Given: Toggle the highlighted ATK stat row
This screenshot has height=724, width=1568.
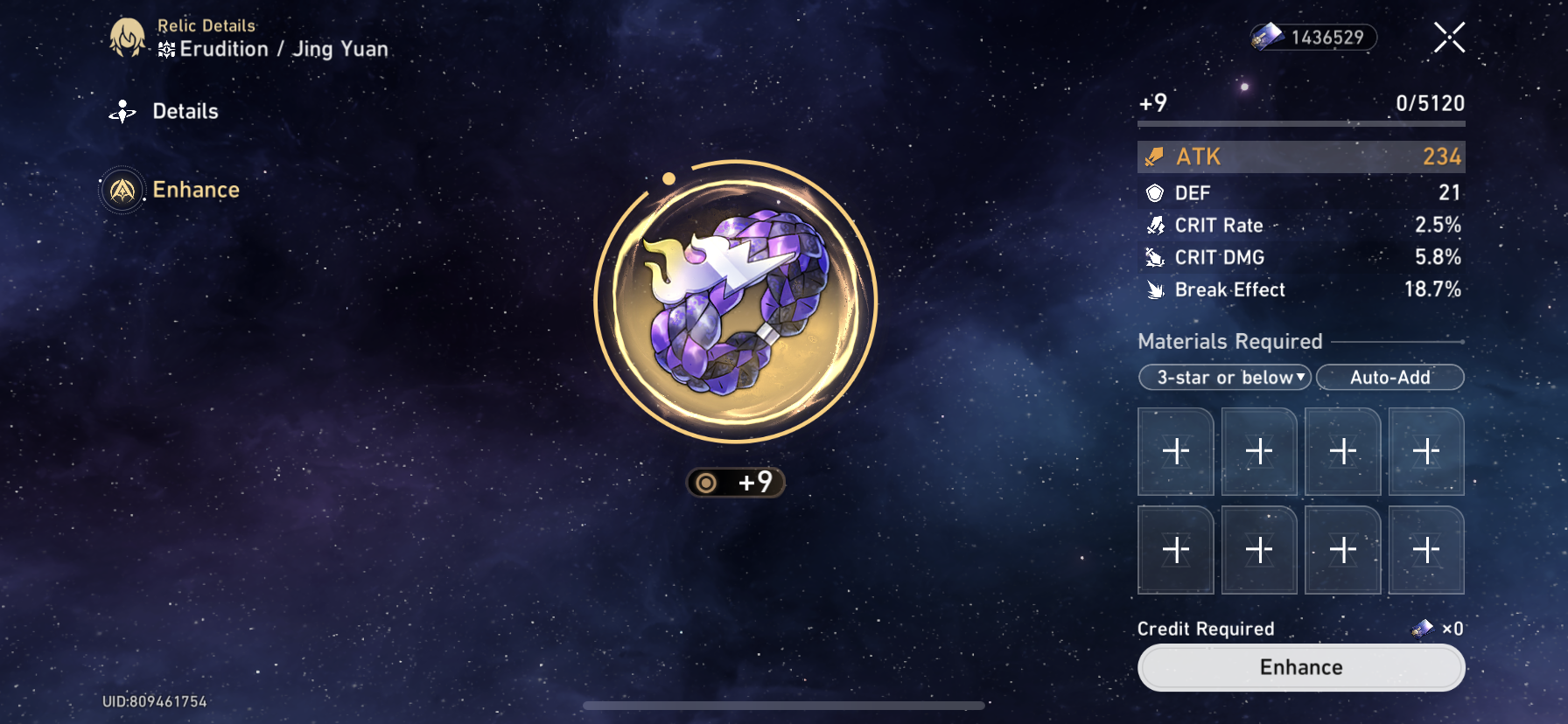Looking at the screenshot, I should tap(1300, 157).
